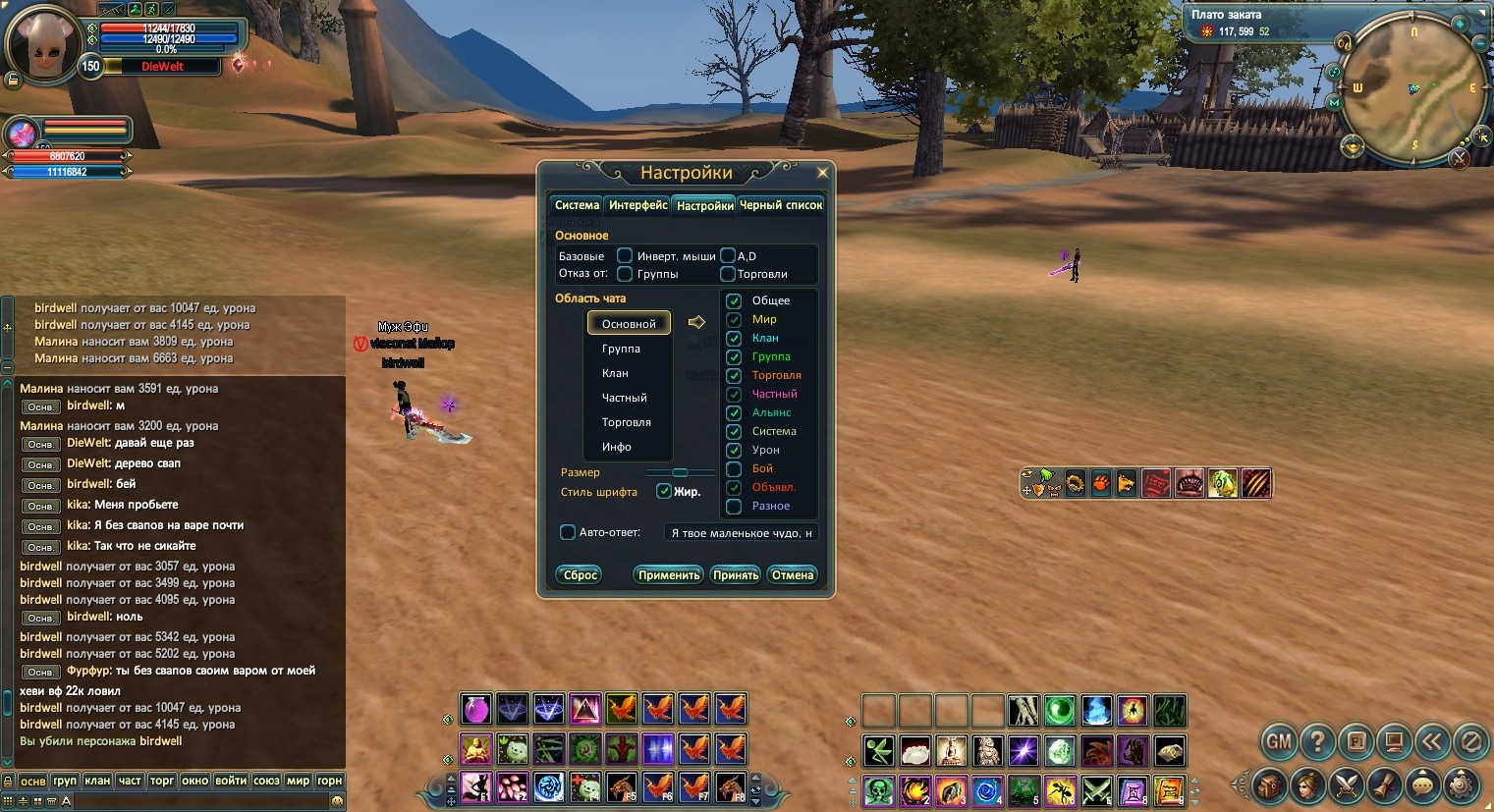
Task: Enable the Бой chat channel checkbox
Action: (734, 468)
